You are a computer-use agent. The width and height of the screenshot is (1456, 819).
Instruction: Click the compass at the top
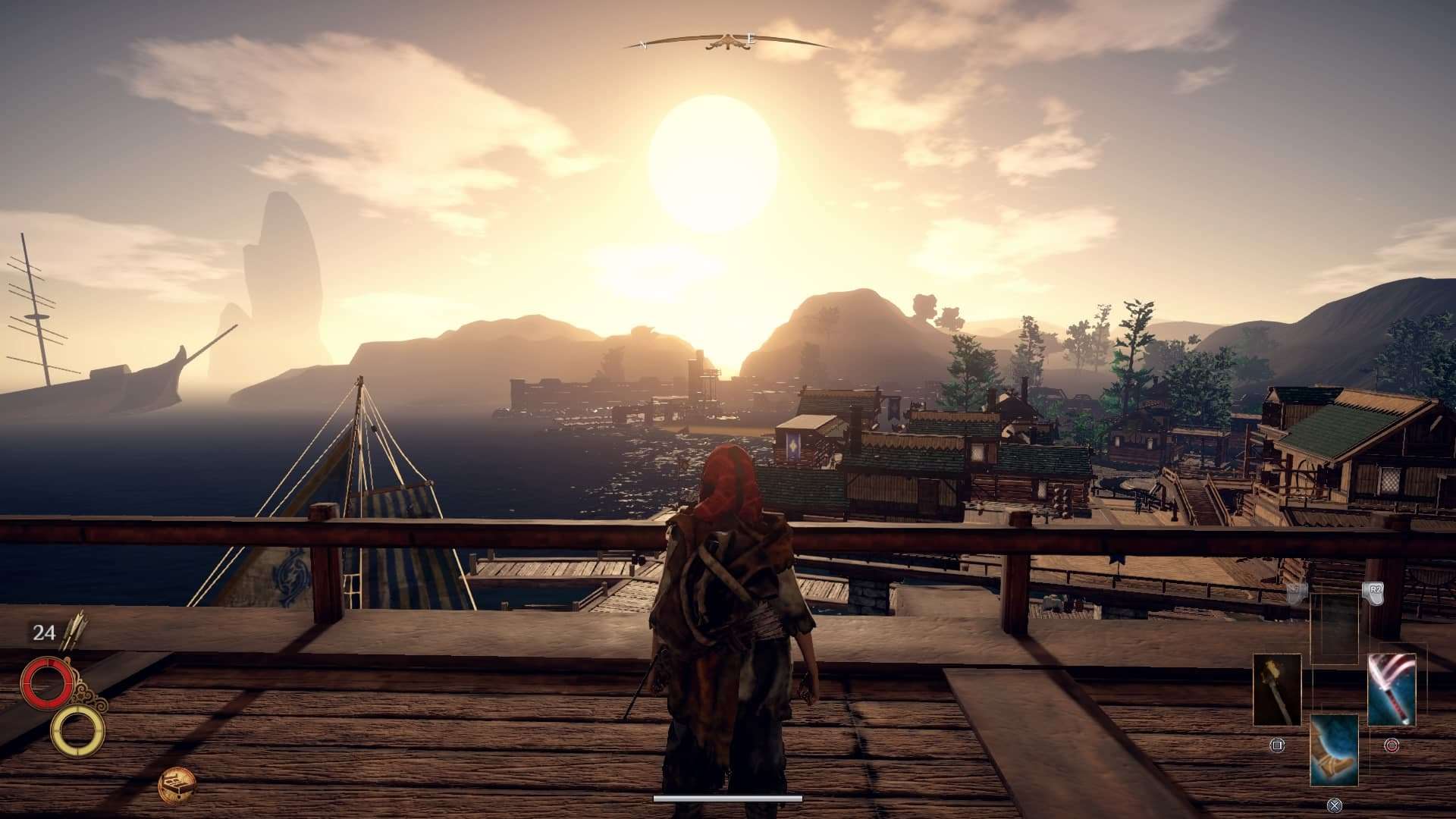(728, 42)
